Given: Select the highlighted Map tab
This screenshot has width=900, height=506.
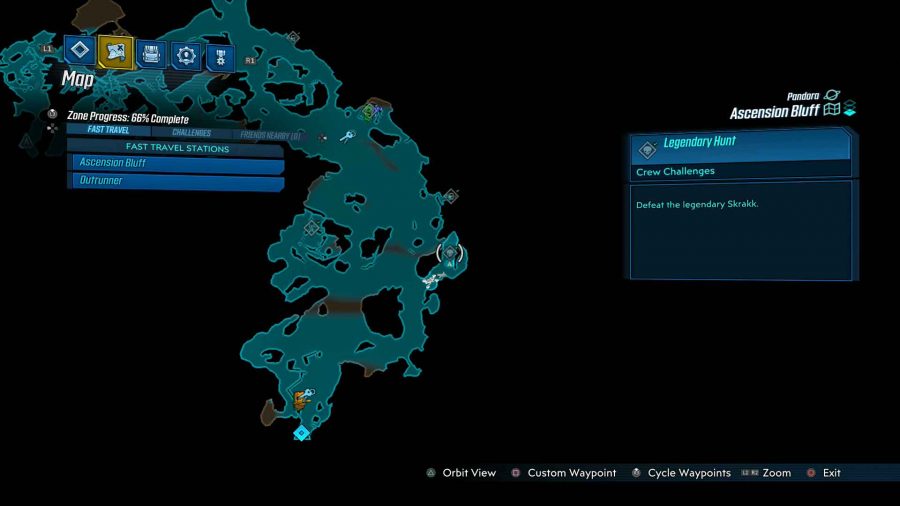Looking at the screenshot, I should pyautogui.click(x=115, y=52).
